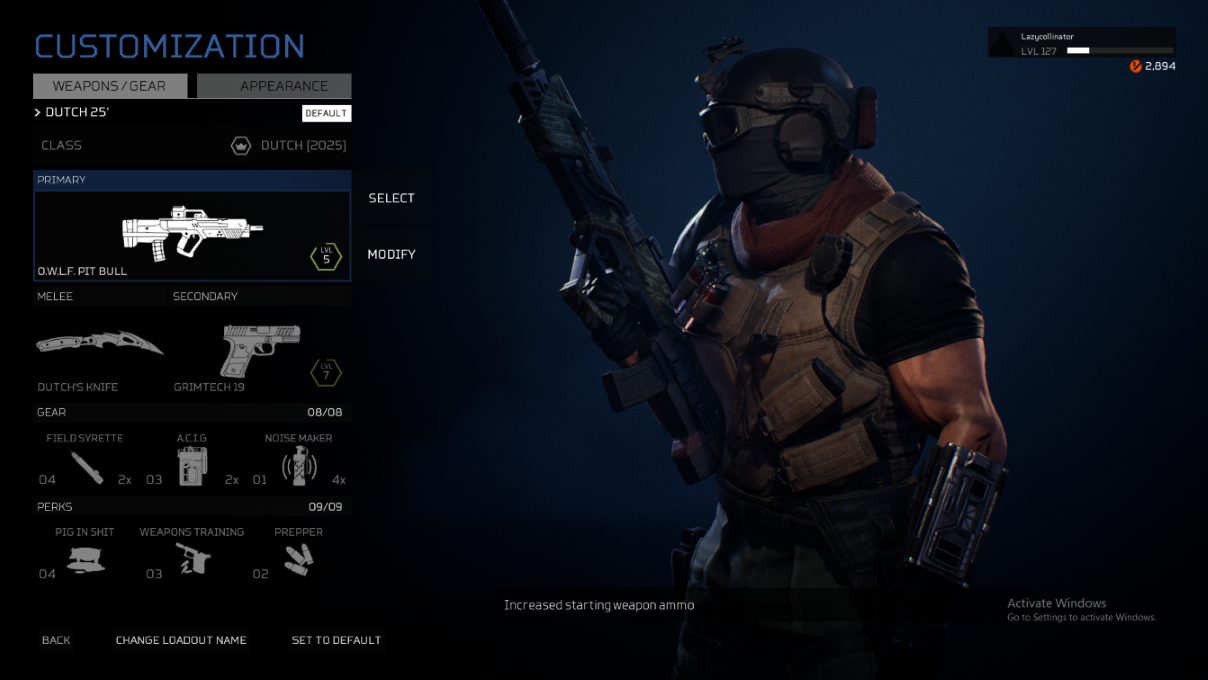Choose the Weapons Training perk
The height and width of the screenshot is (680, 1208).
coord(191,556)
